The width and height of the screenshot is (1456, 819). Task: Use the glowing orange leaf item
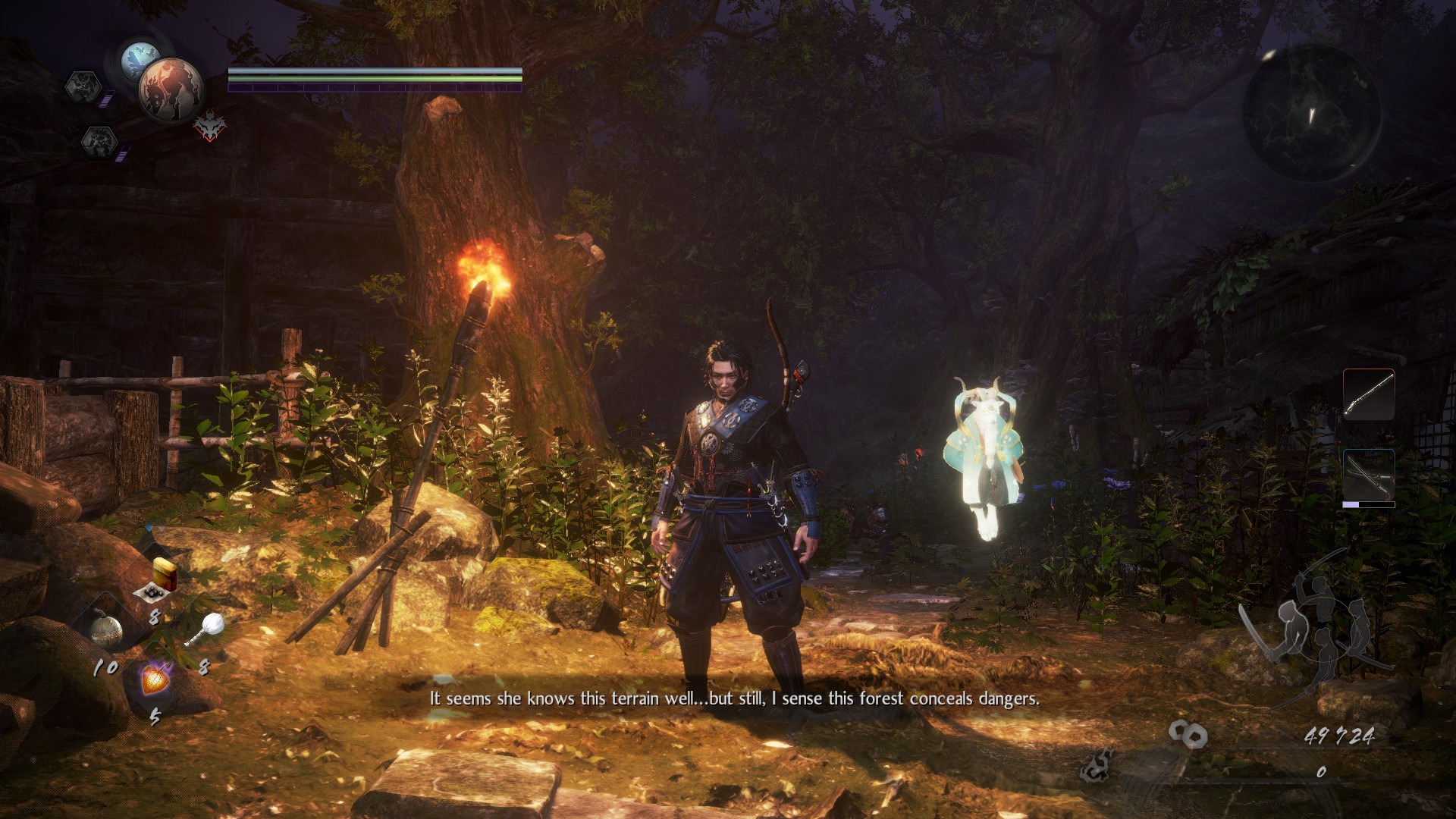coord(155,677)
